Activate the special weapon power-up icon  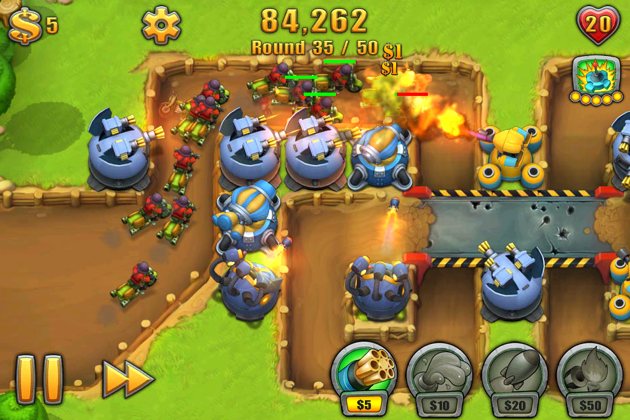point(591,78)
